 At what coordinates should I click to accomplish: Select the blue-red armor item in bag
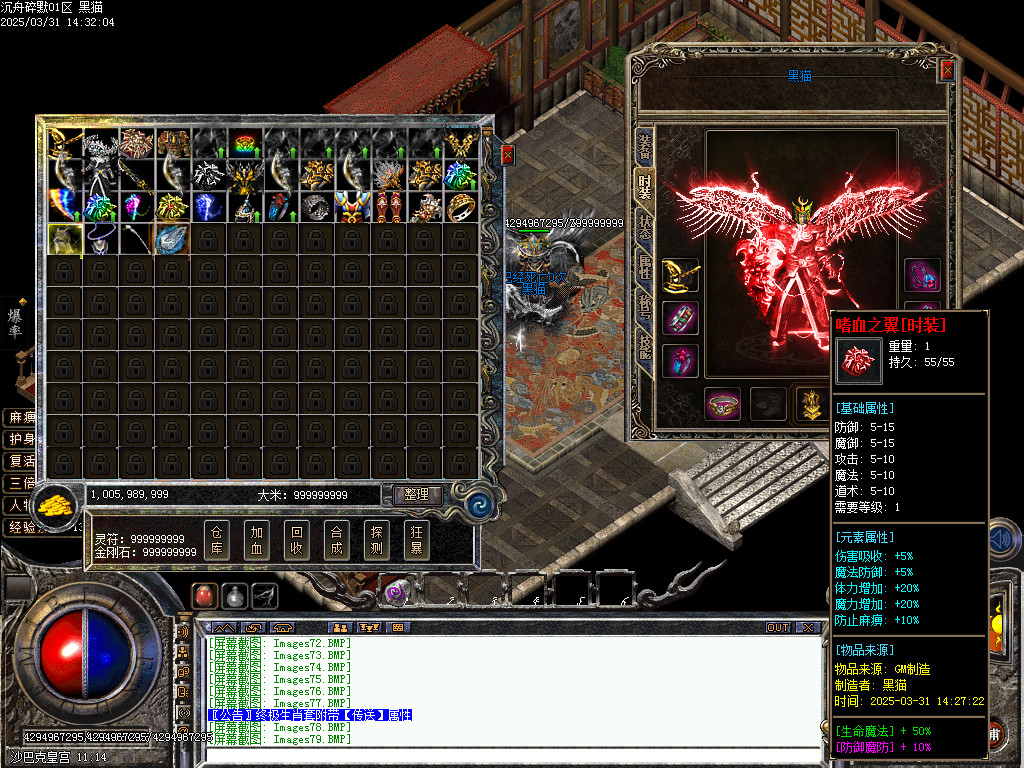click(352, 206)
